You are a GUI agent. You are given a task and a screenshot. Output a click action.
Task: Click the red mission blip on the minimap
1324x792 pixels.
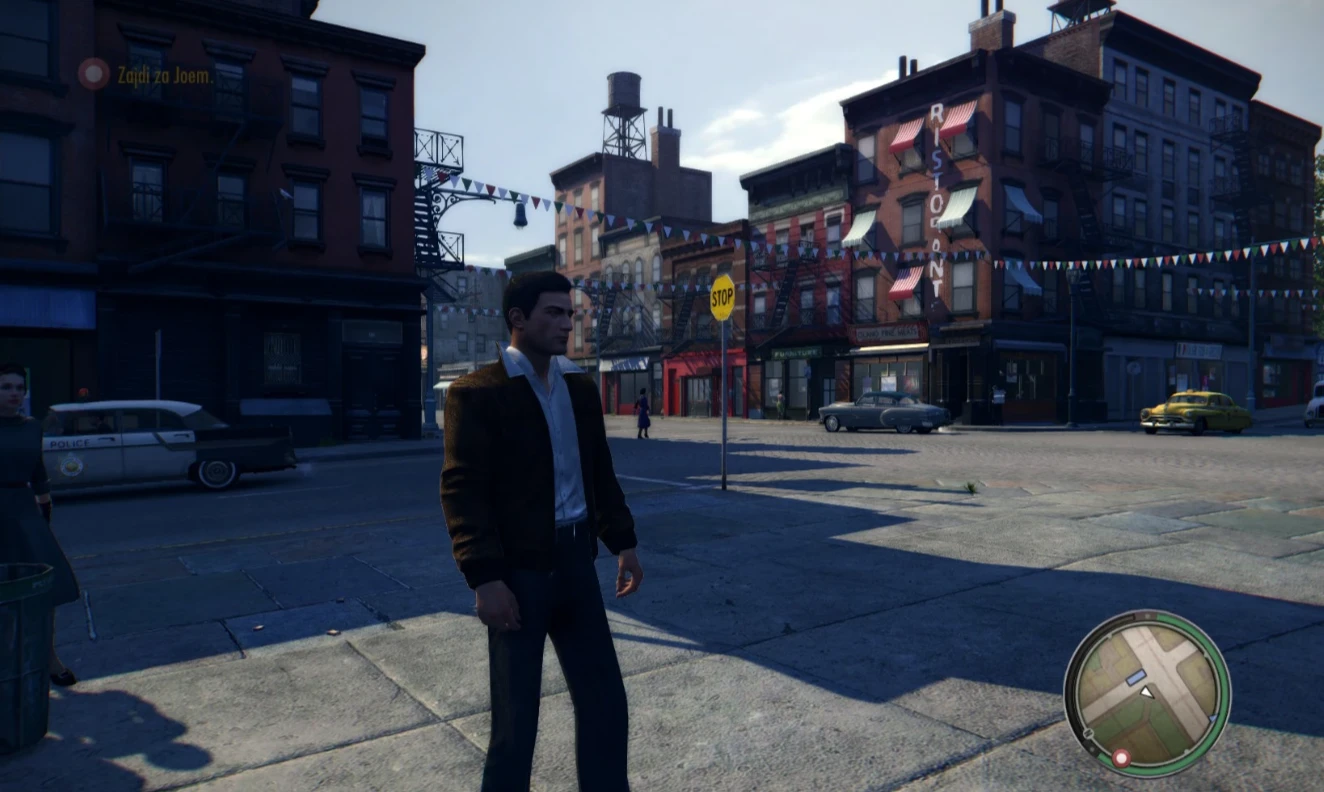(x=1121, y=758)
